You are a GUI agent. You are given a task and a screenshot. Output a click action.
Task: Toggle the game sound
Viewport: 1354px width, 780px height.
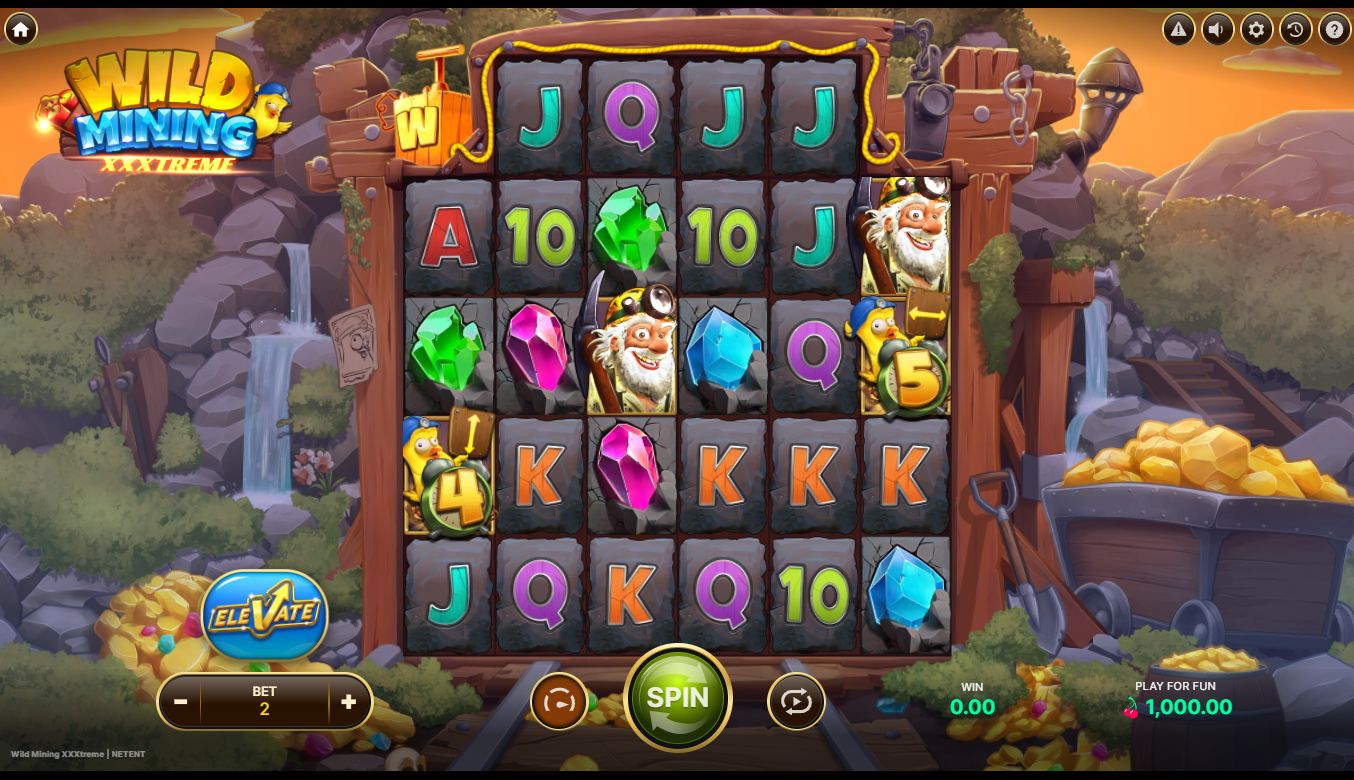click(x=1217, y=29)
